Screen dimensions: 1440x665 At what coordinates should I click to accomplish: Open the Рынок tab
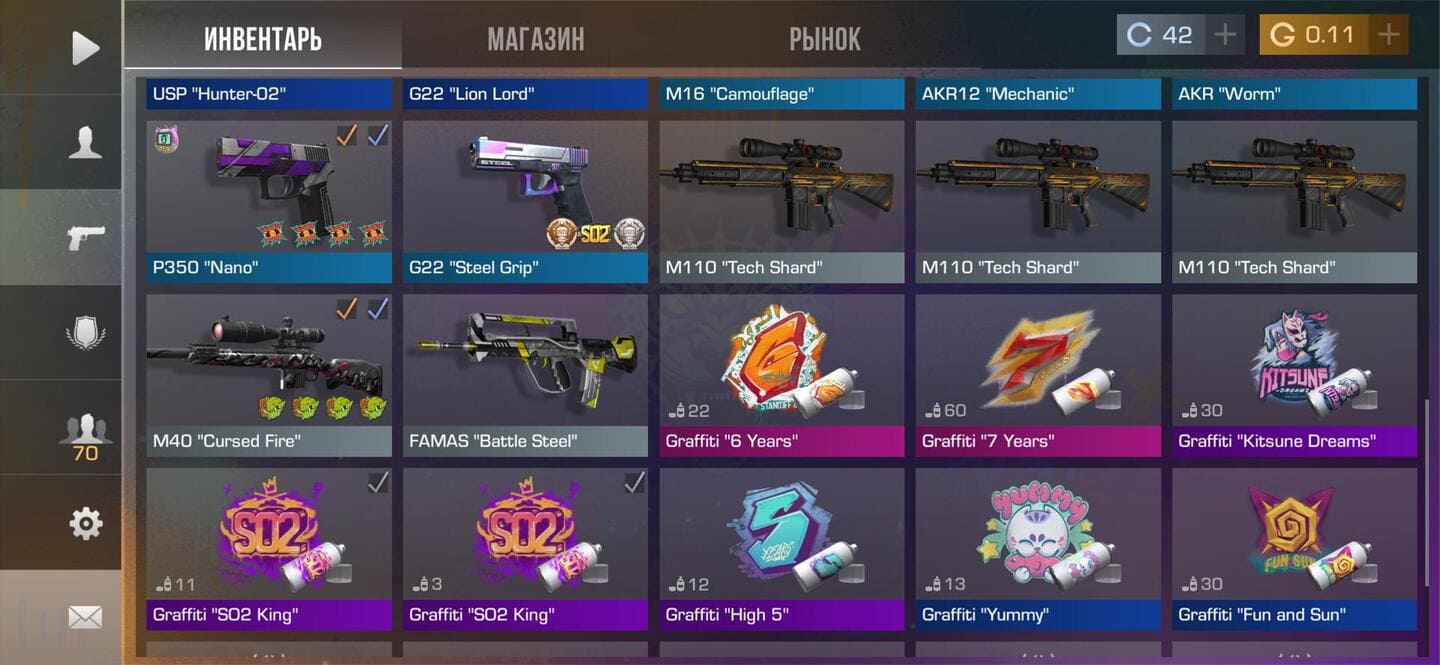point(825,38)
